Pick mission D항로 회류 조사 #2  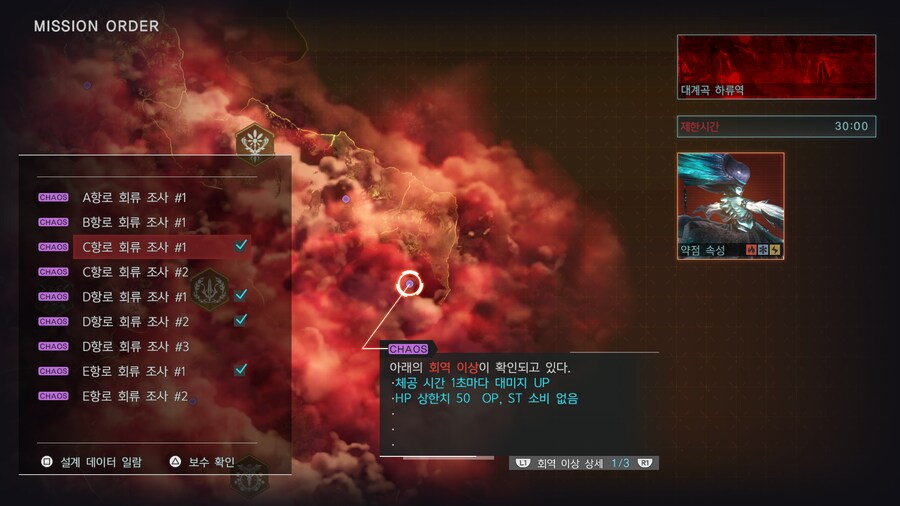coord(134,322)
